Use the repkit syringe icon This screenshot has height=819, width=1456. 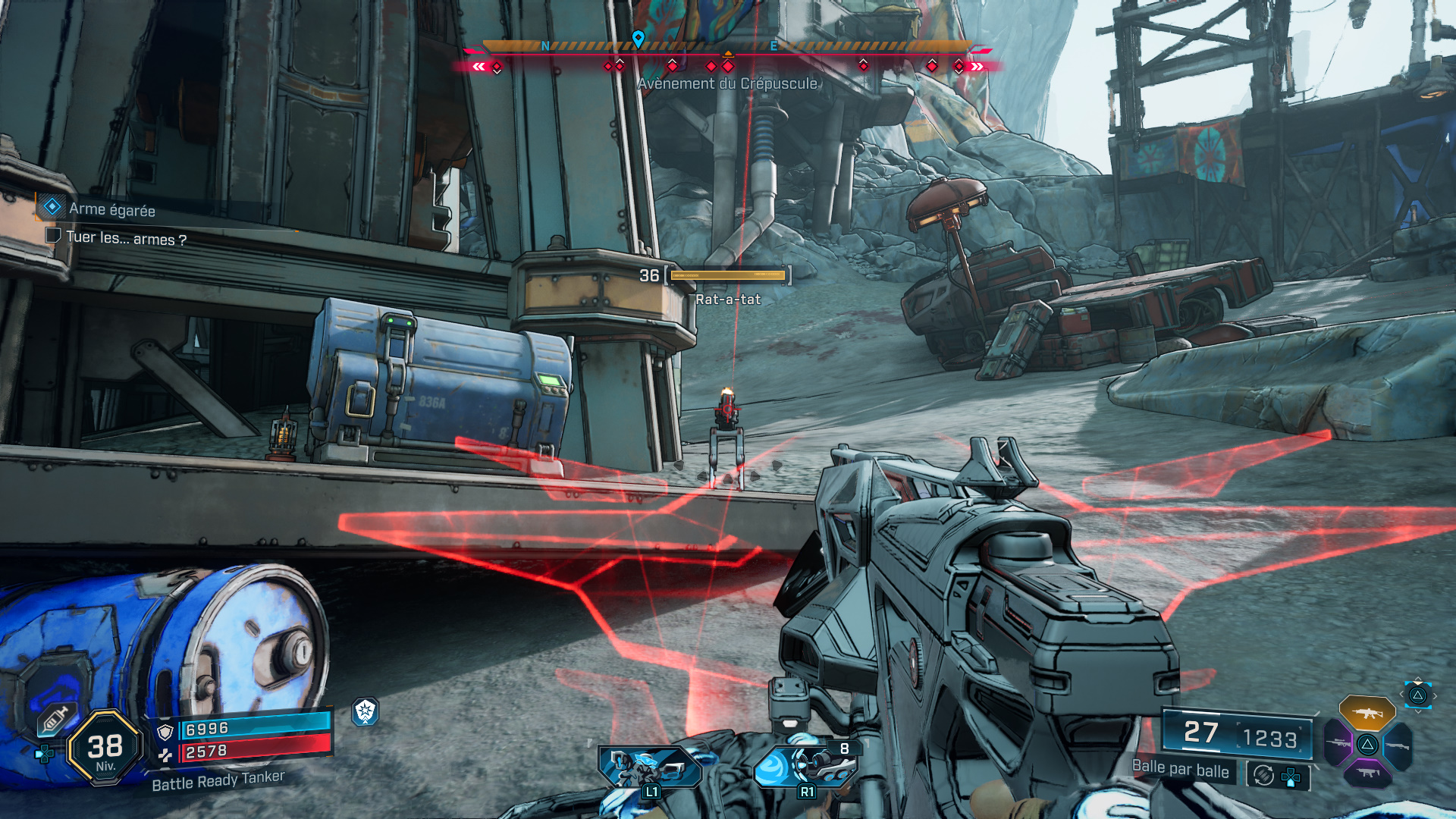[55, 719]
